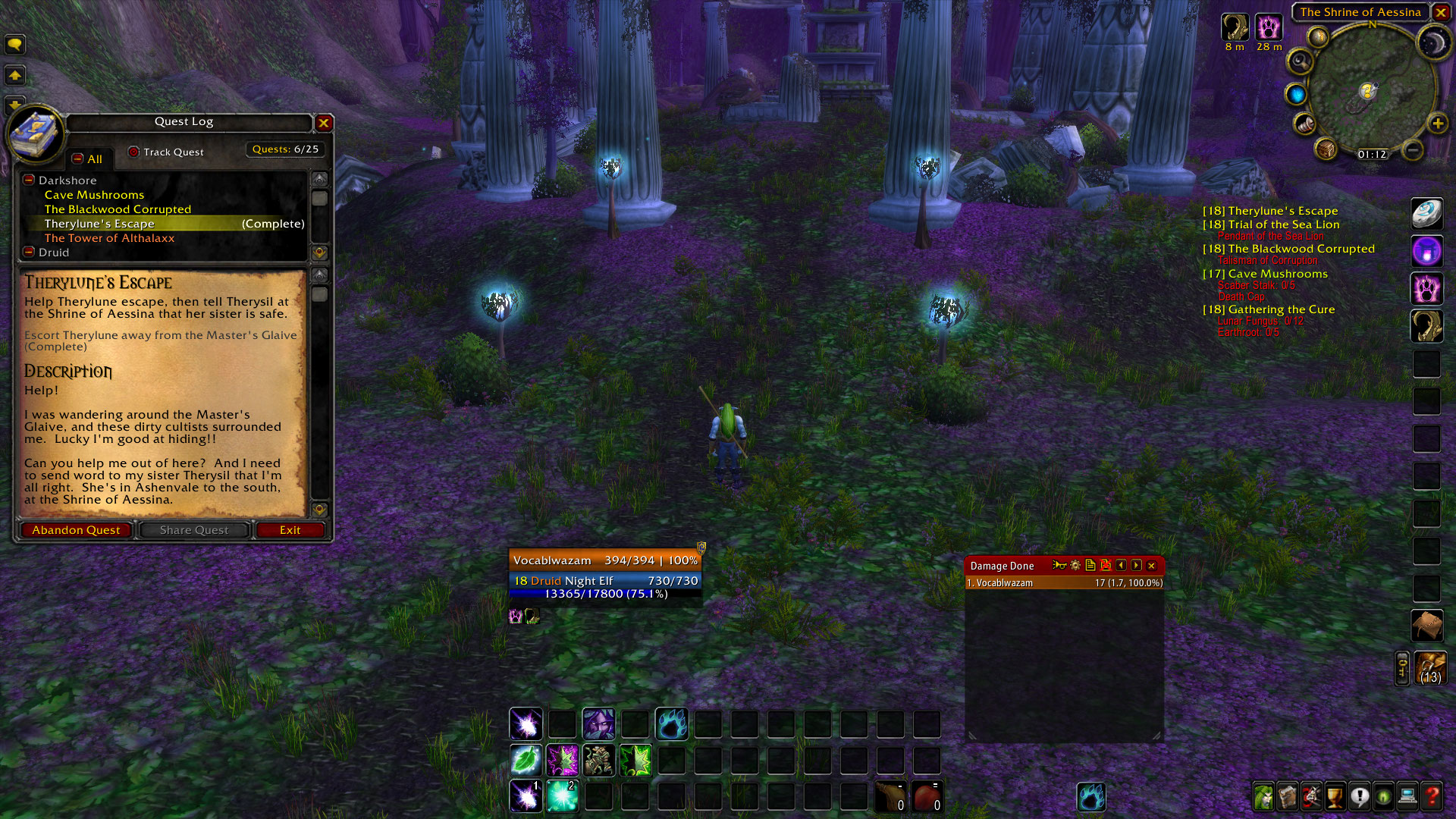Click the Share Quest button
Image resolution: width=1456 pixels, height=819 pixels.
click(193, 529)
